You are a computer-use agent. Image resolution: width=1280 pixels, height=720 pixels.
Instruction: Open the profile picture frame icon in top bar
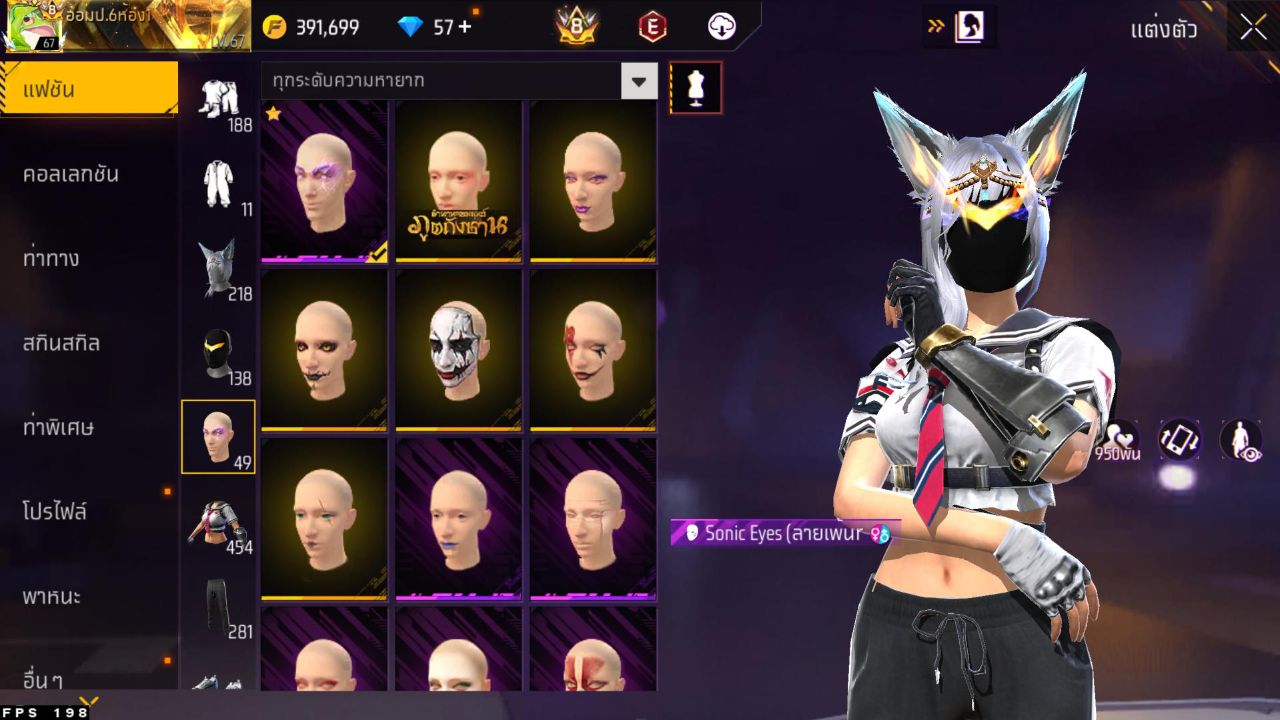tap(970, 27)
